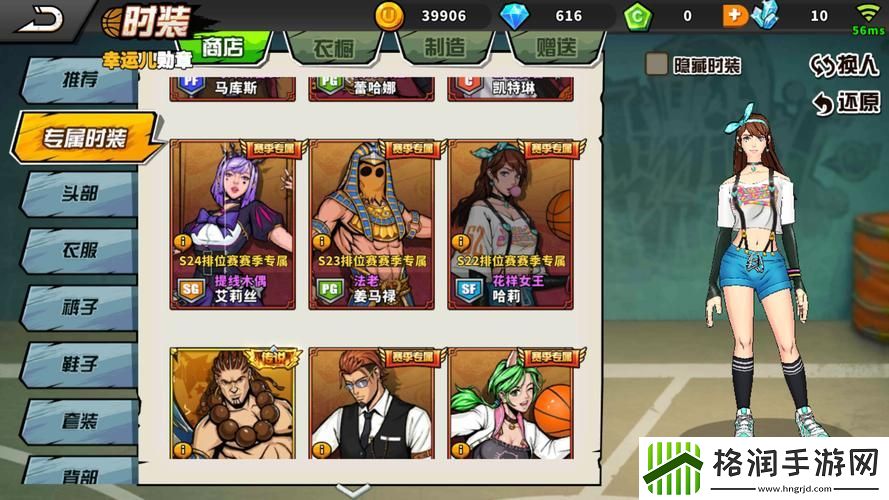Switch to the 制造 tab
Viewport: 889px width, 500px height.
click(443, 47)
